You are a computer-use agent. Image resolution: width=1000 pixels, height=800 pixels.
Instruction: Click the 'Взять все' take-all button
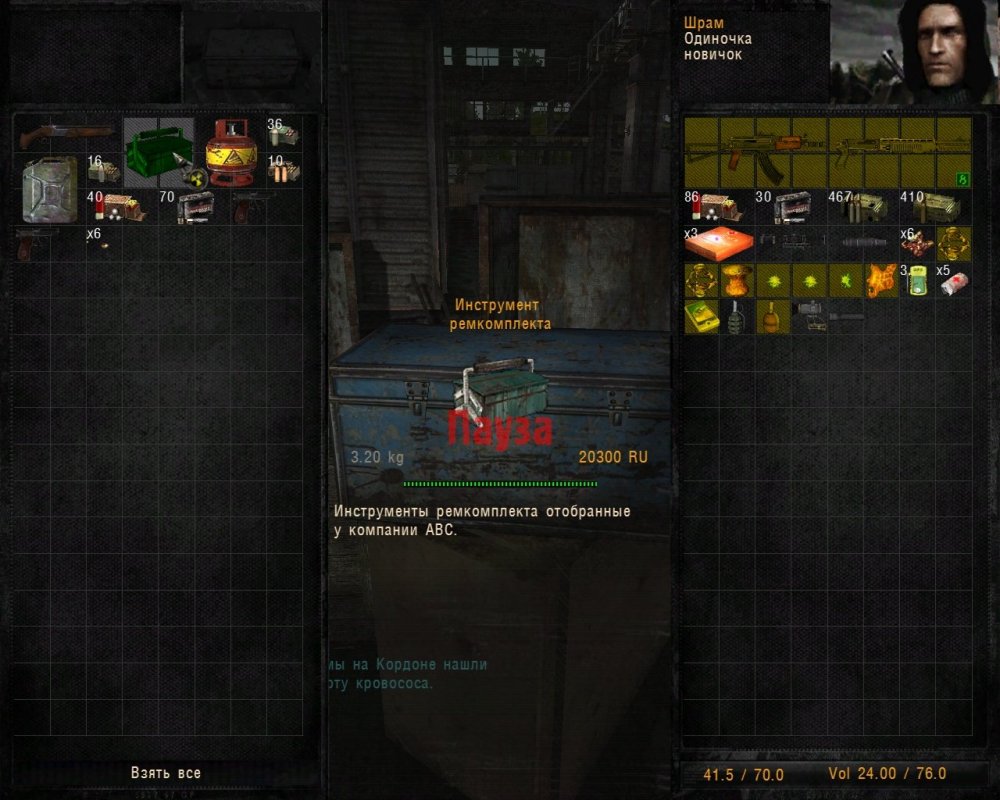coord(165,773)
